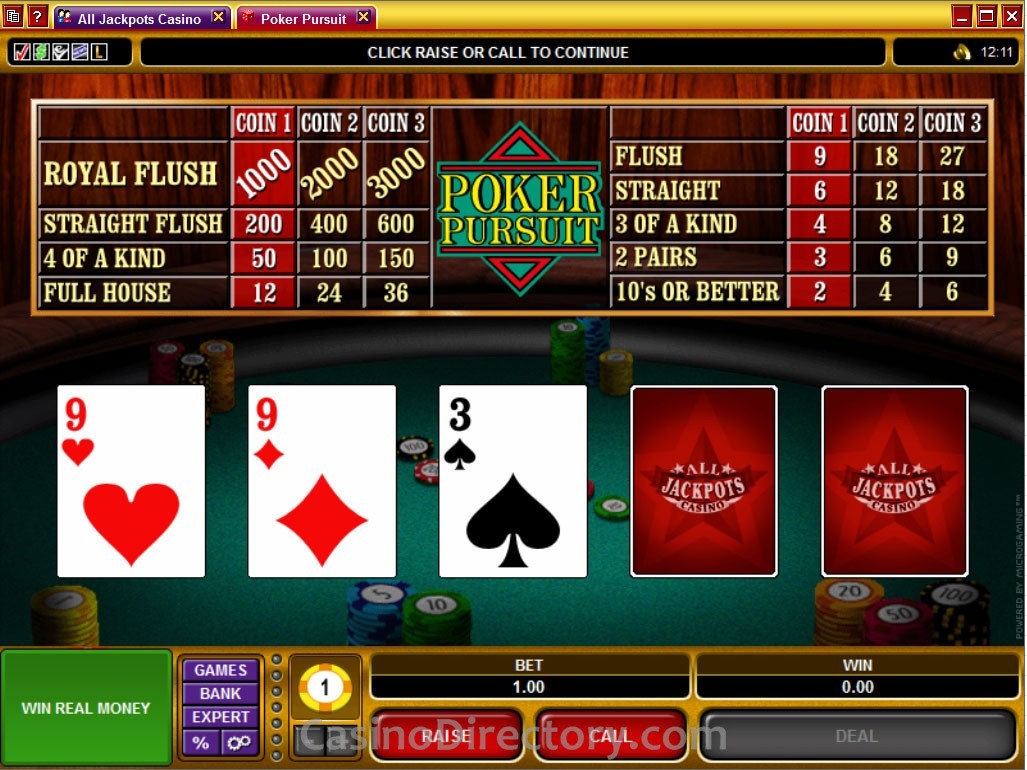The height and width of the screenshot is (770, 1027).
Task: Click the green dollar sign icon
Action: click(x=41, y=52)
